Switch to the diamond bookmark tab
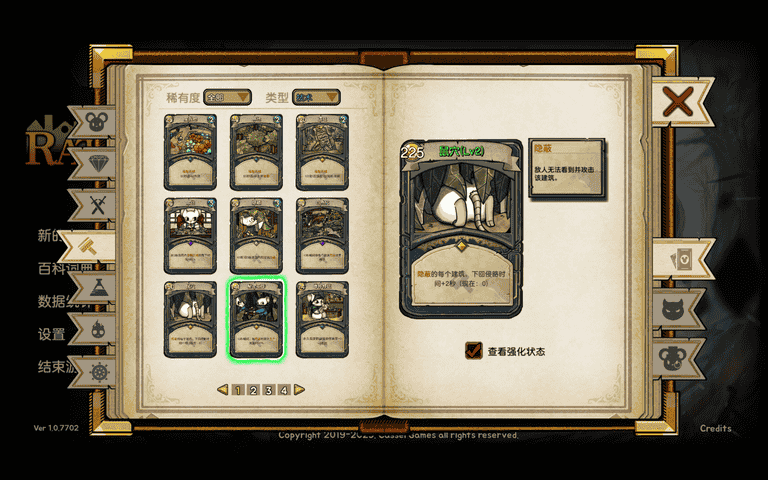This screenshot has height=480, width=768. click(97, 164)
